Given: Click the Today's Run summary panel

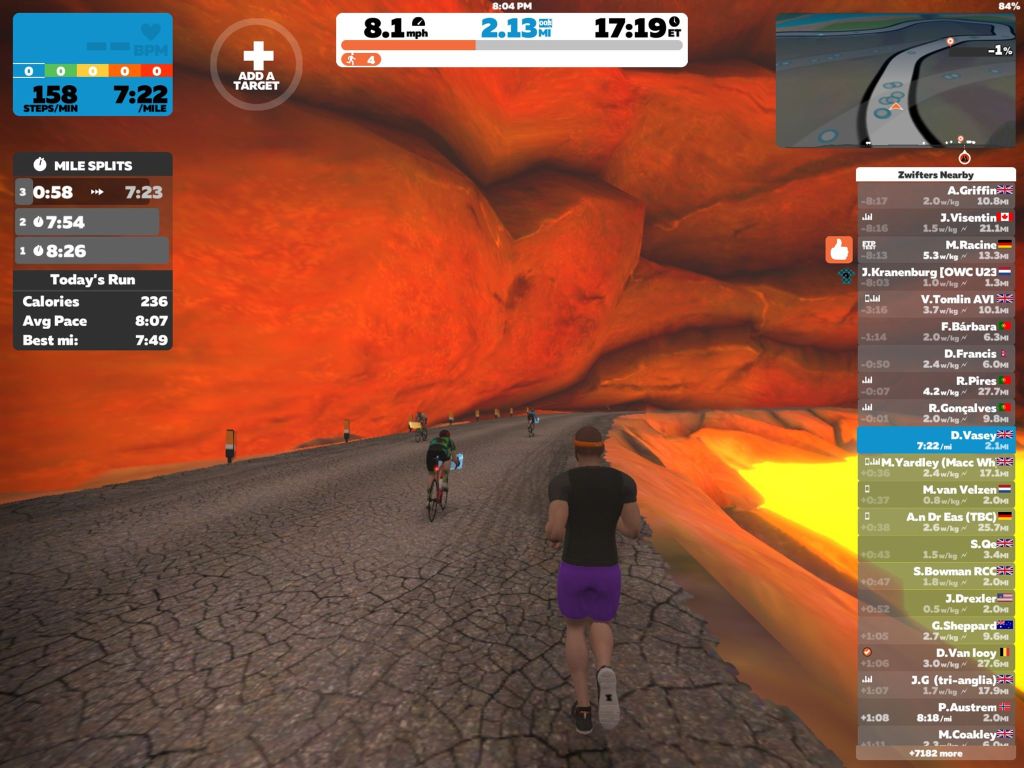Looking at the screenshot, I should click(92, 311).
